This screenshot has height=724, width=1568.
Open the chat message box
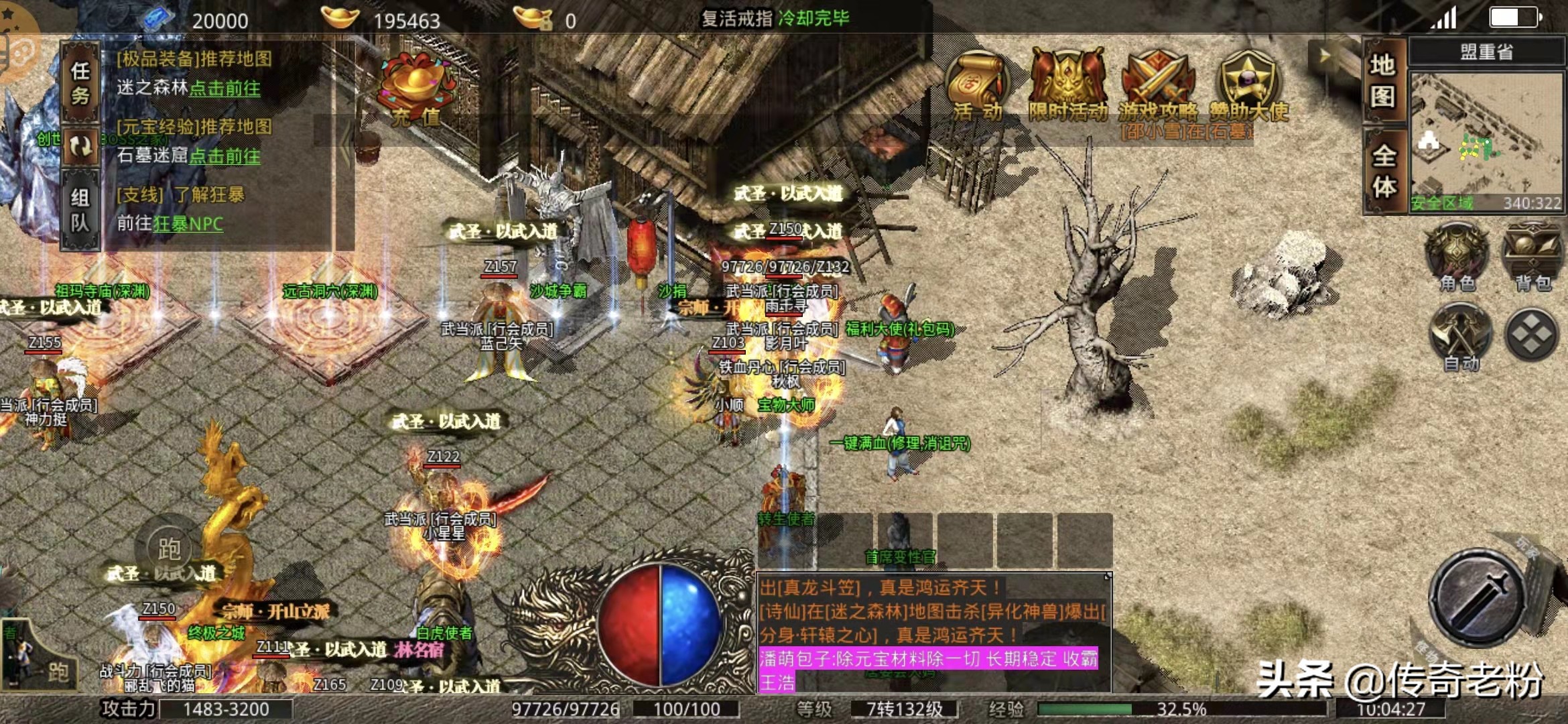pyautogui.click(x=934, y=633)
